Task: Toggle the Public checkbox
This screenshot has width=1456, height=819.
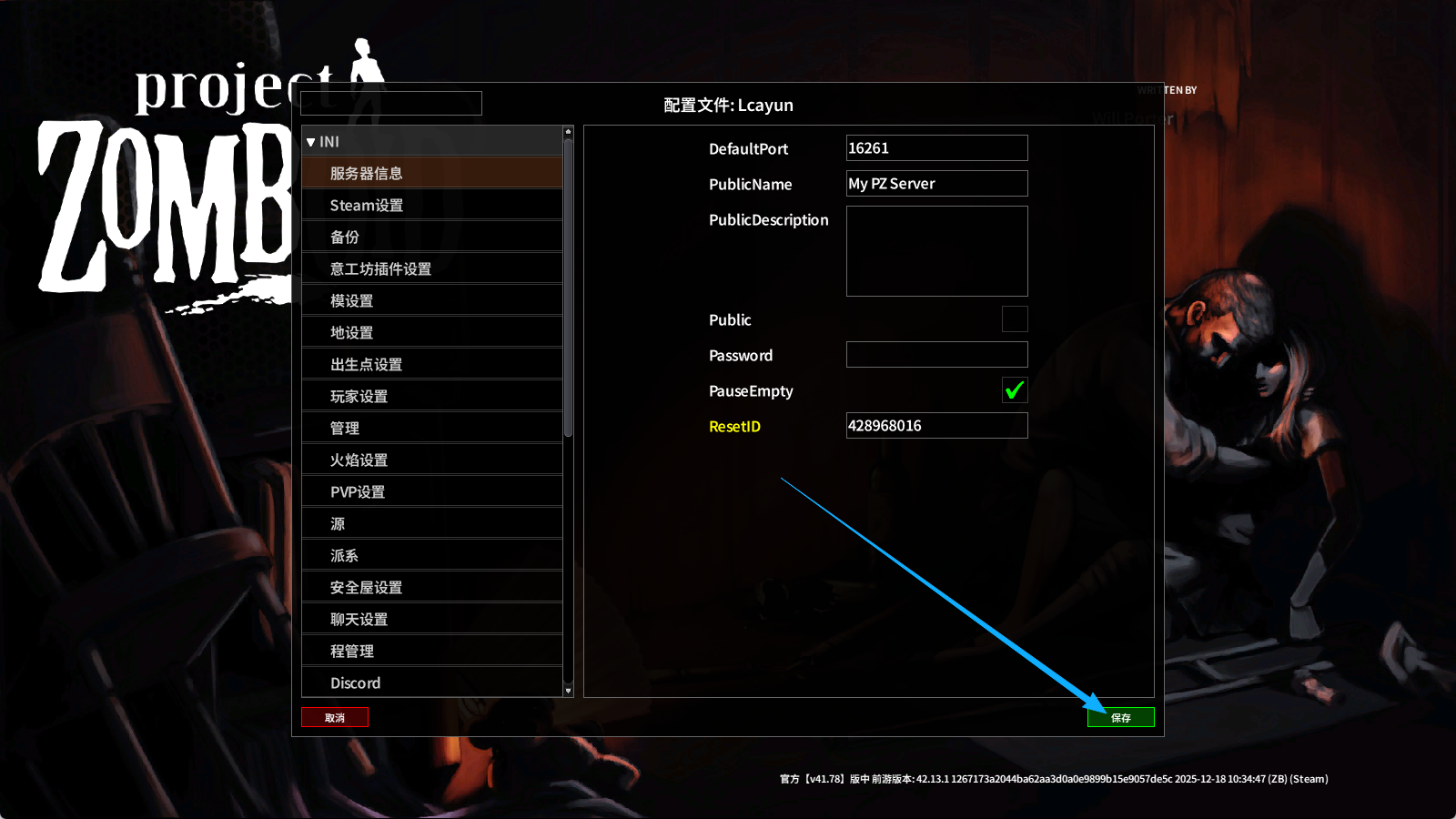Action: pos(1014,318)
